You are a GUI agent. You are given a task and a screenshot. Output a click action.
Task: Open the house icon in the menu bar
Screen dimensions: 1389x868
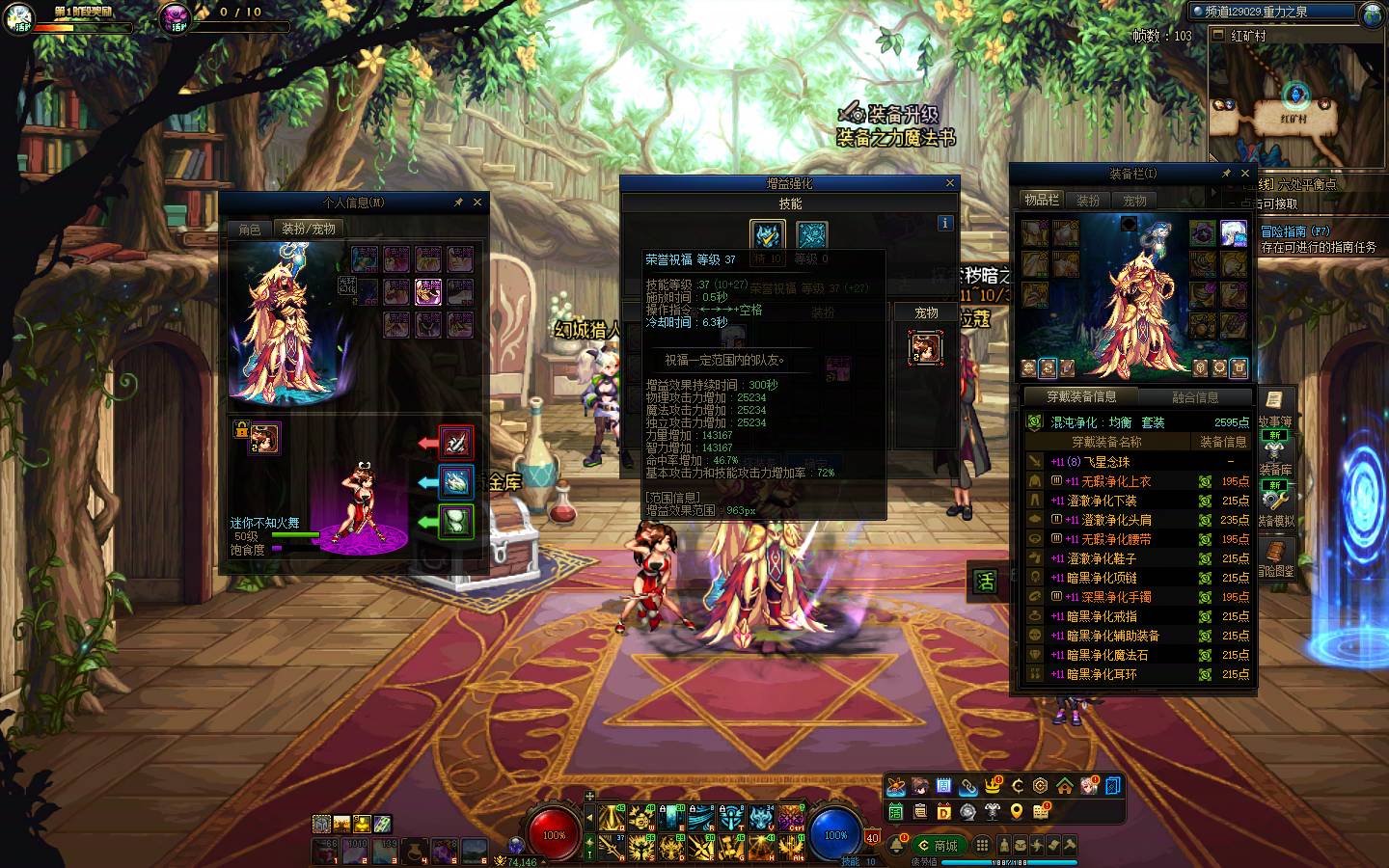pos(1065,786)
